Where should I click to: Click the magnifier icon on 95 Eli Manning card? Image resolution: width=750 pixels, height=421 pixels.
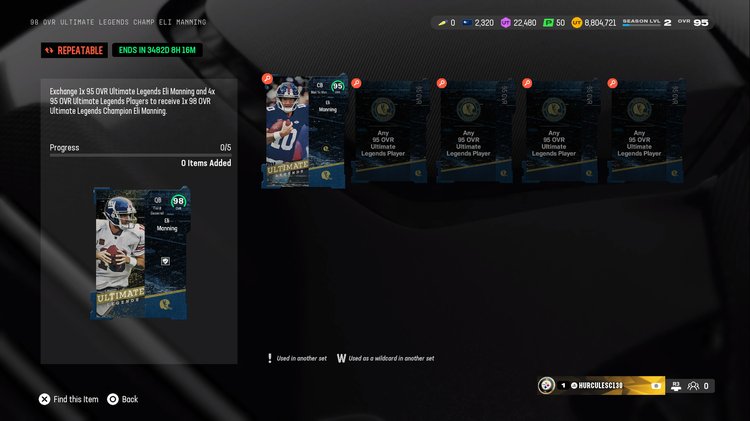(x=267, y=78)
